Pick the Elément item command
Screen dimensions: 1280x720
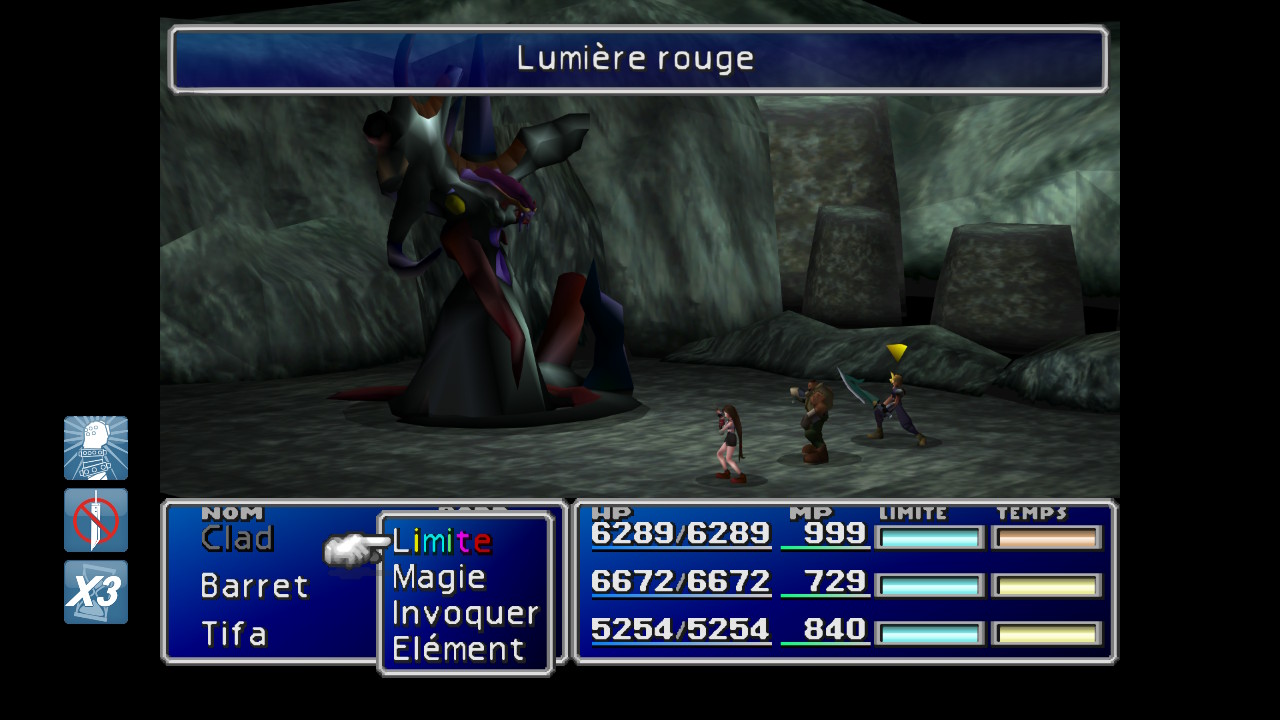(x=458, y=649)
